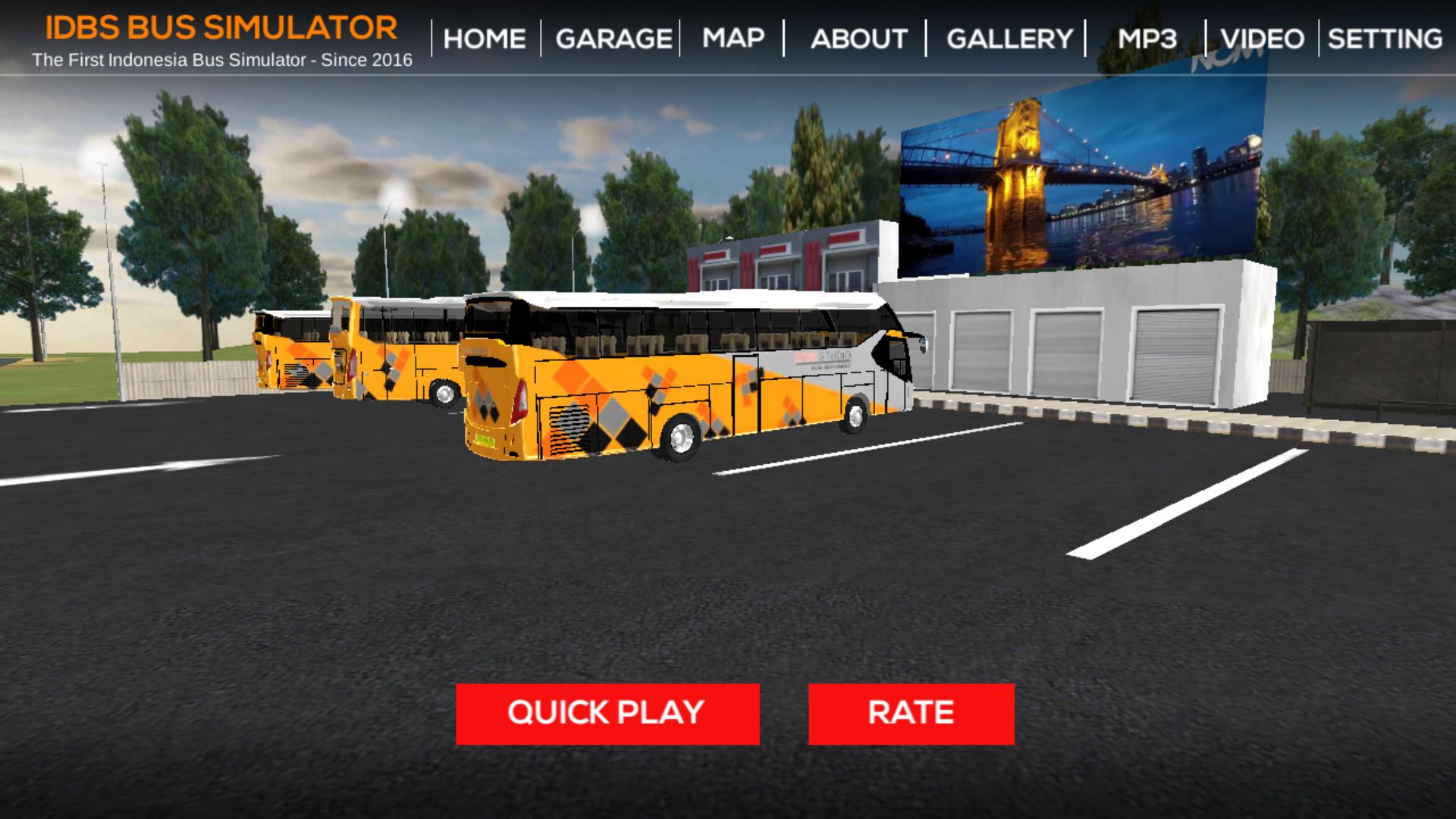Open the GALLERY section
This screenshot has width=1456, height=819.
1009,39
